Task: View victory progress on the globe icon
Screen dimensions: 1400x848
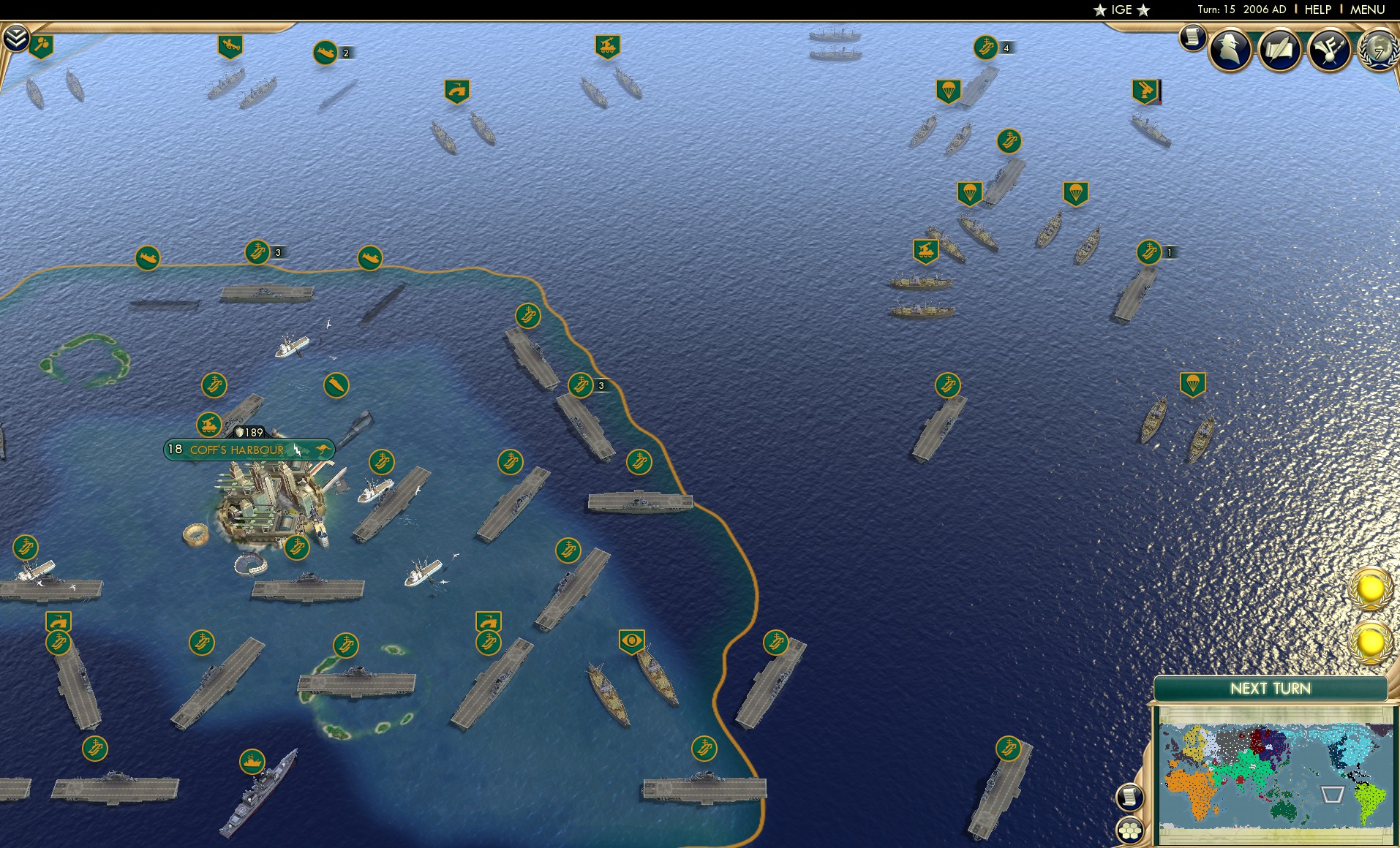Action: pyautogui.click(x=1378, y=51)
